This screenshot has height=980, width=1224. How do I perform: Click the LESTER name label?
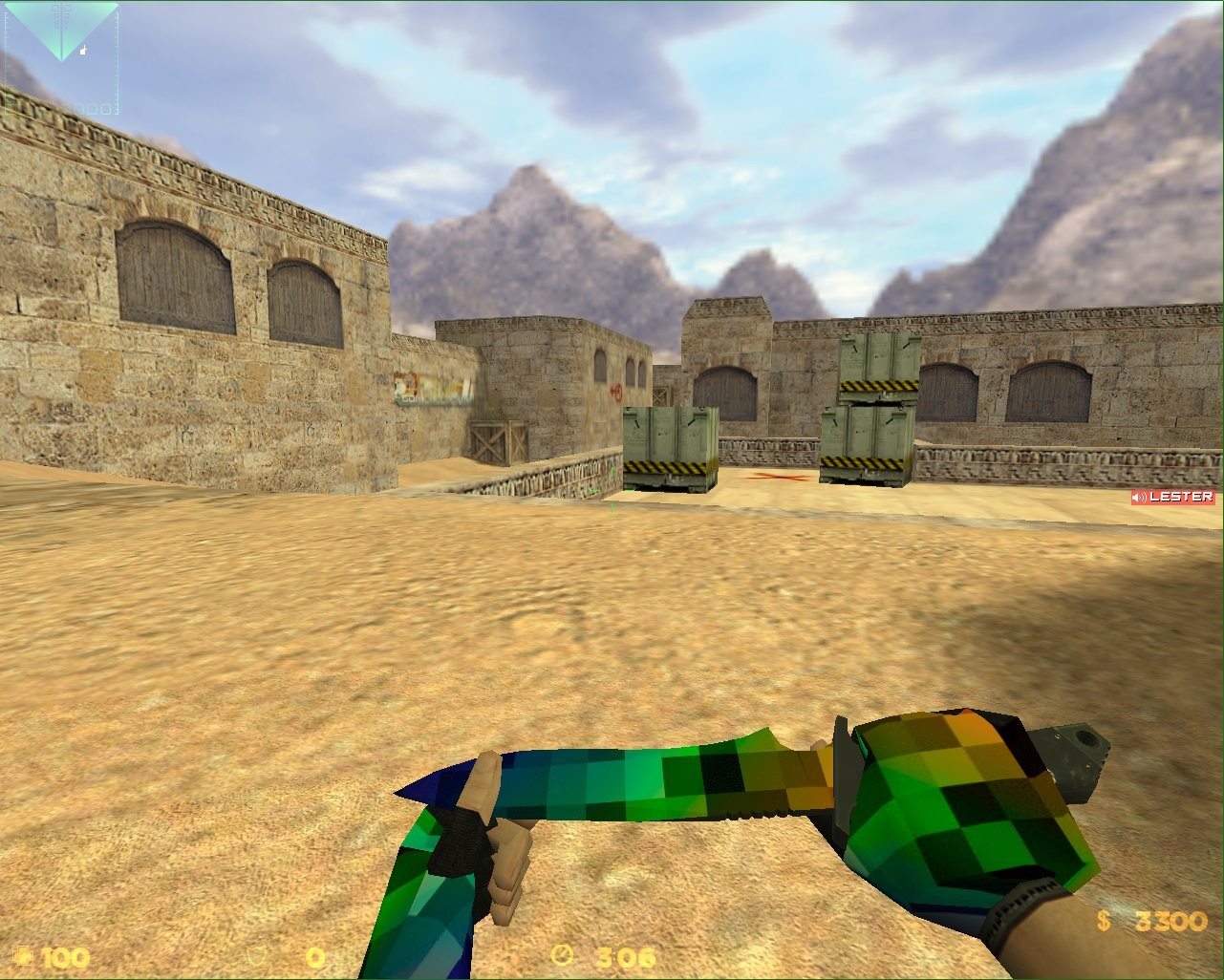pyautogui.click(x=1182, y=497)
